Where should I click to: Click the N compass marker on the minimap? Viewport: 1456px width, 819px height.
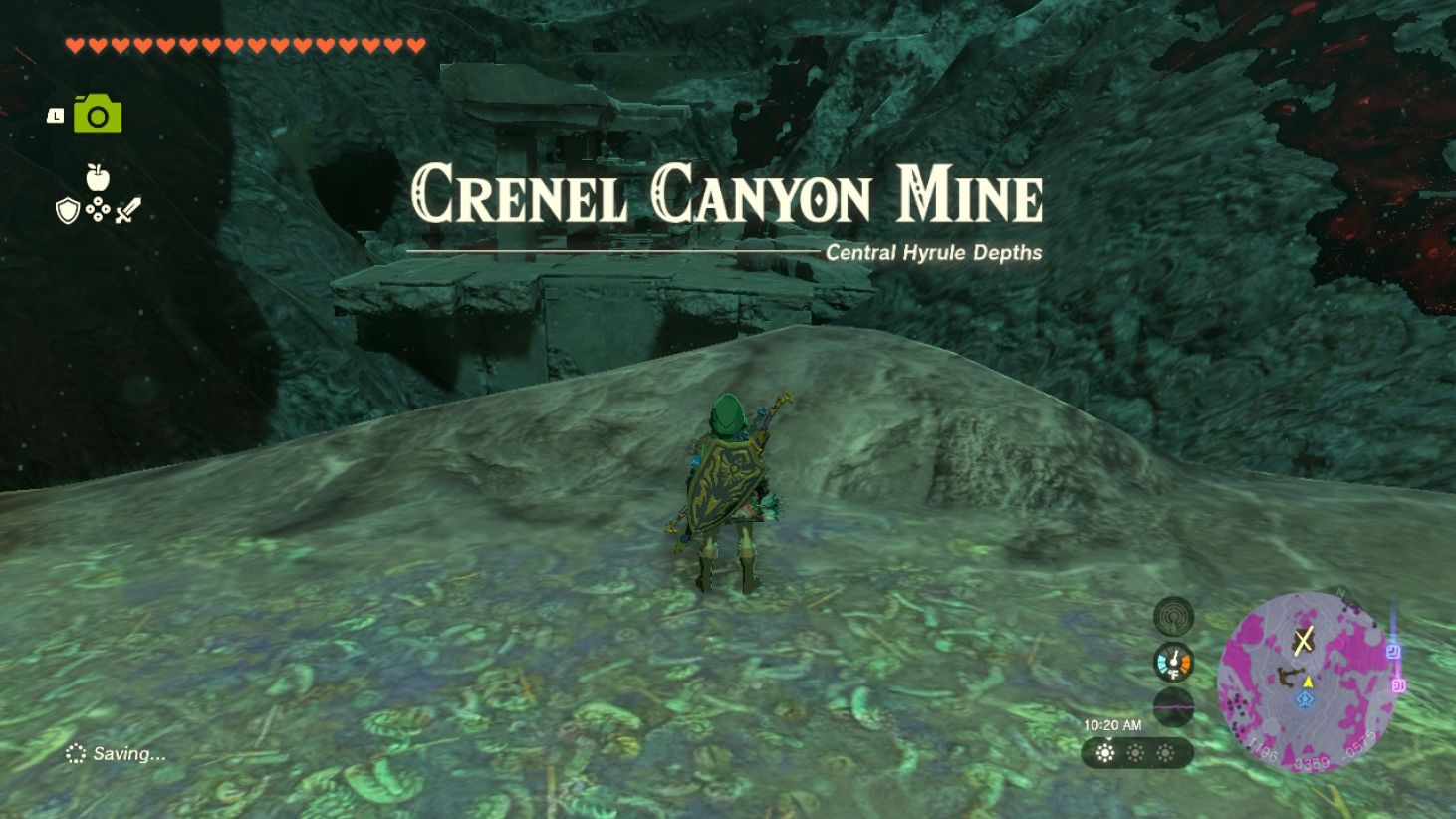[1341, 592]
